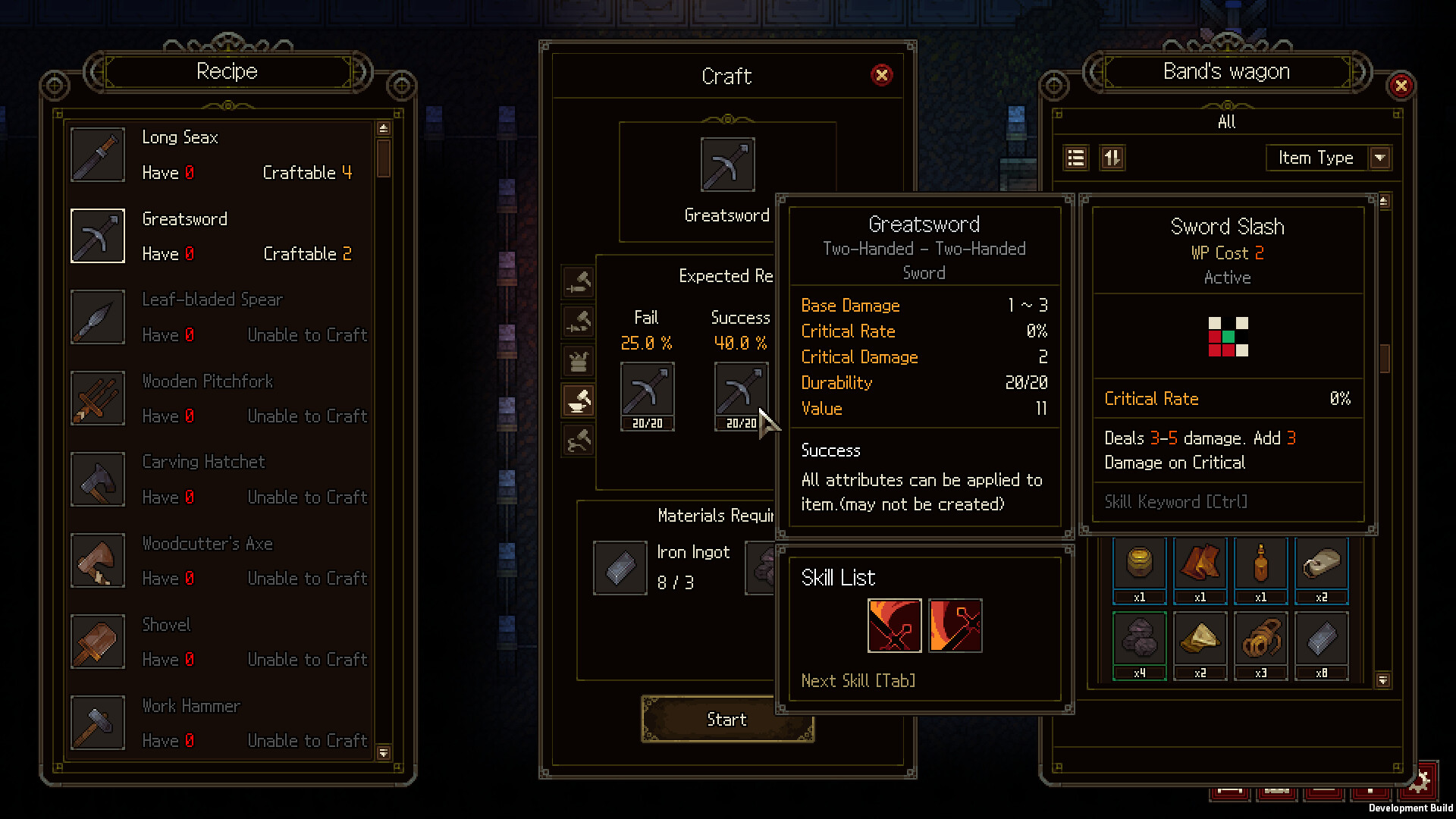Select the first Sword Slash skill icon

coord(893,626)
